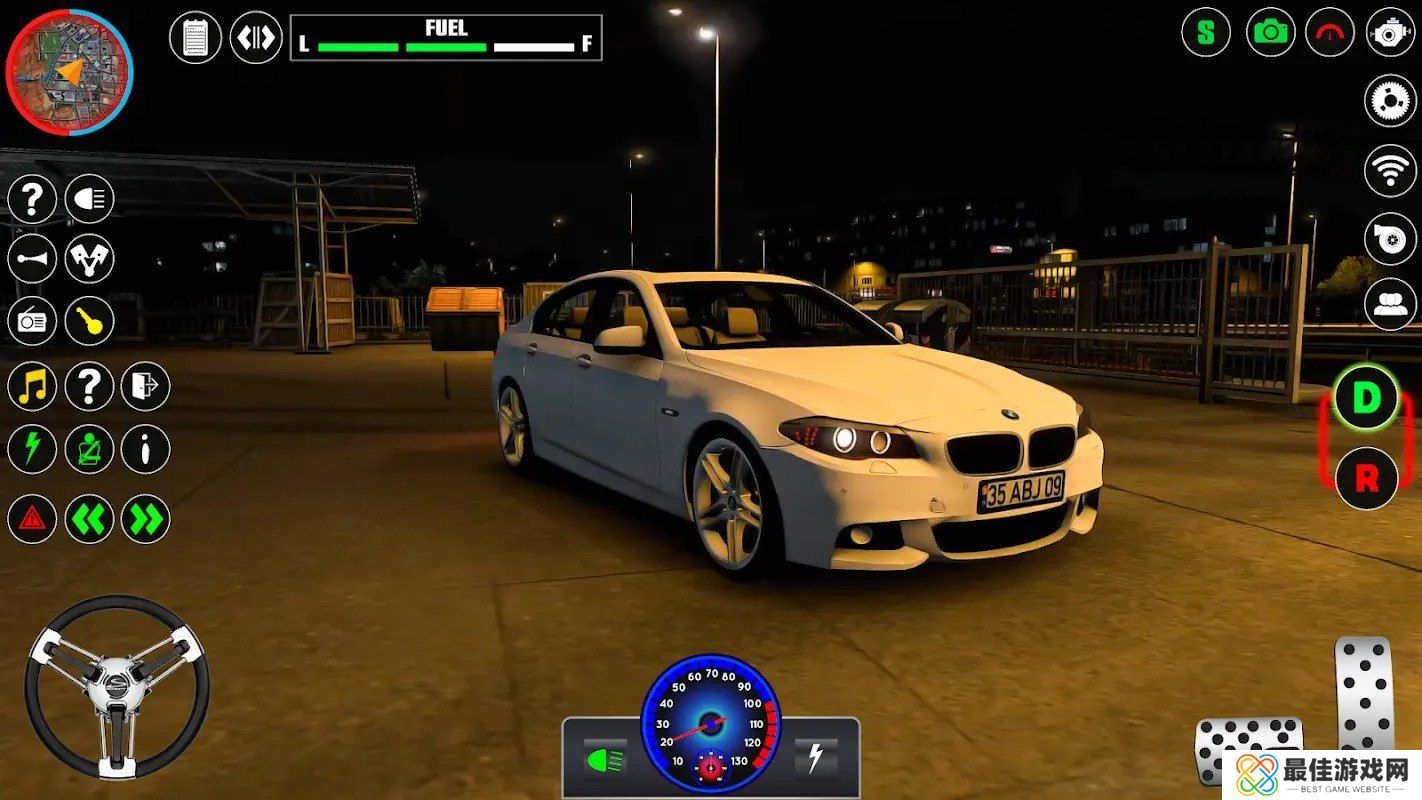Open the gear settings icon
The width and height of the screenshot is (1422, 800).
pos(1390,101)
